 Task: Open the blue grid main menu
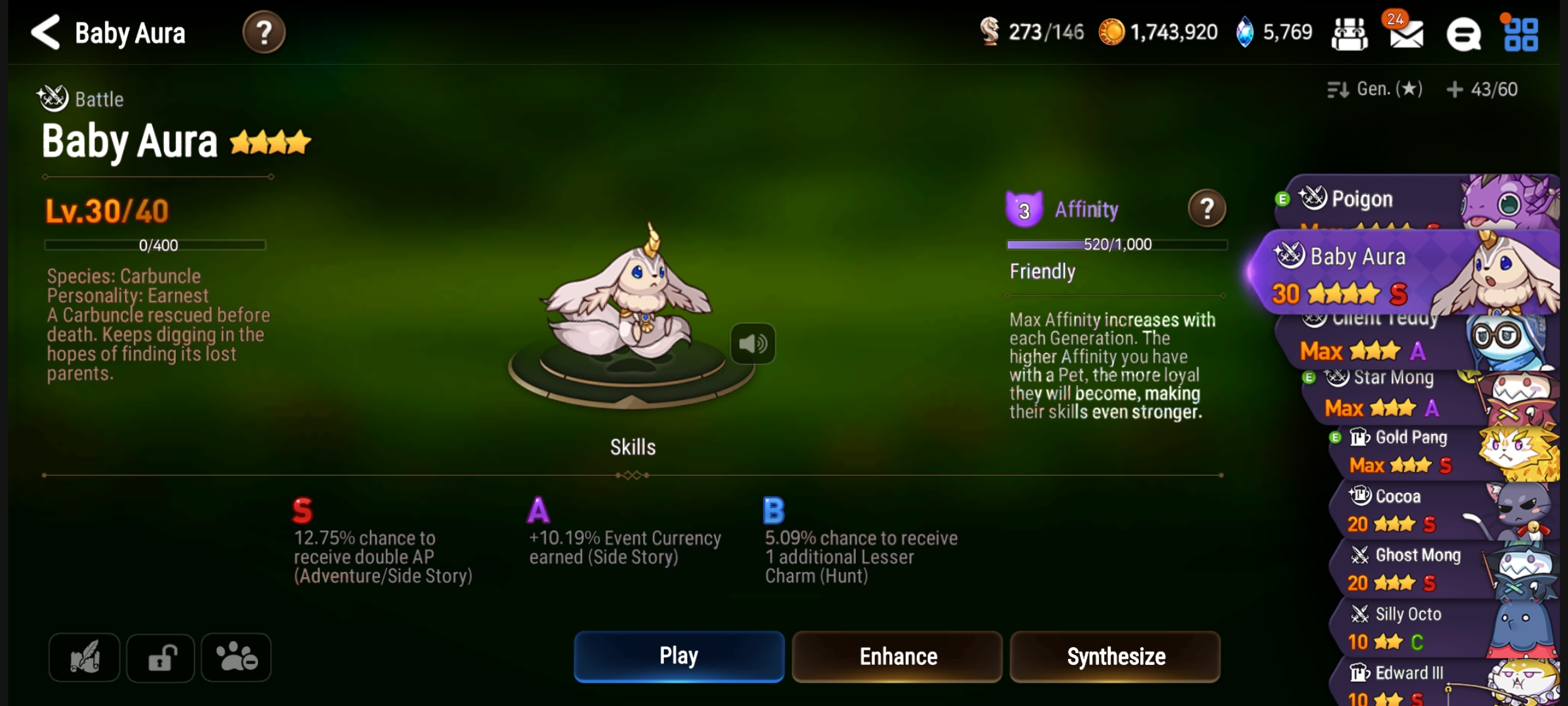pyautogui.click(x=1522, y=36)
